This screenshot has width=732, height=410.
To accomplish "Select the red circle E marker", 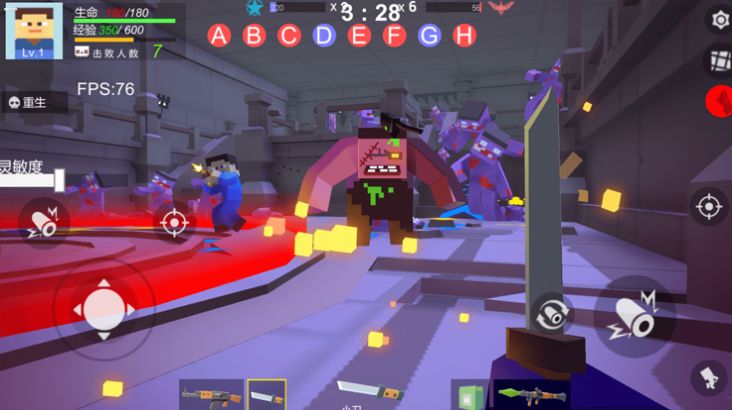I will (359, 36).
